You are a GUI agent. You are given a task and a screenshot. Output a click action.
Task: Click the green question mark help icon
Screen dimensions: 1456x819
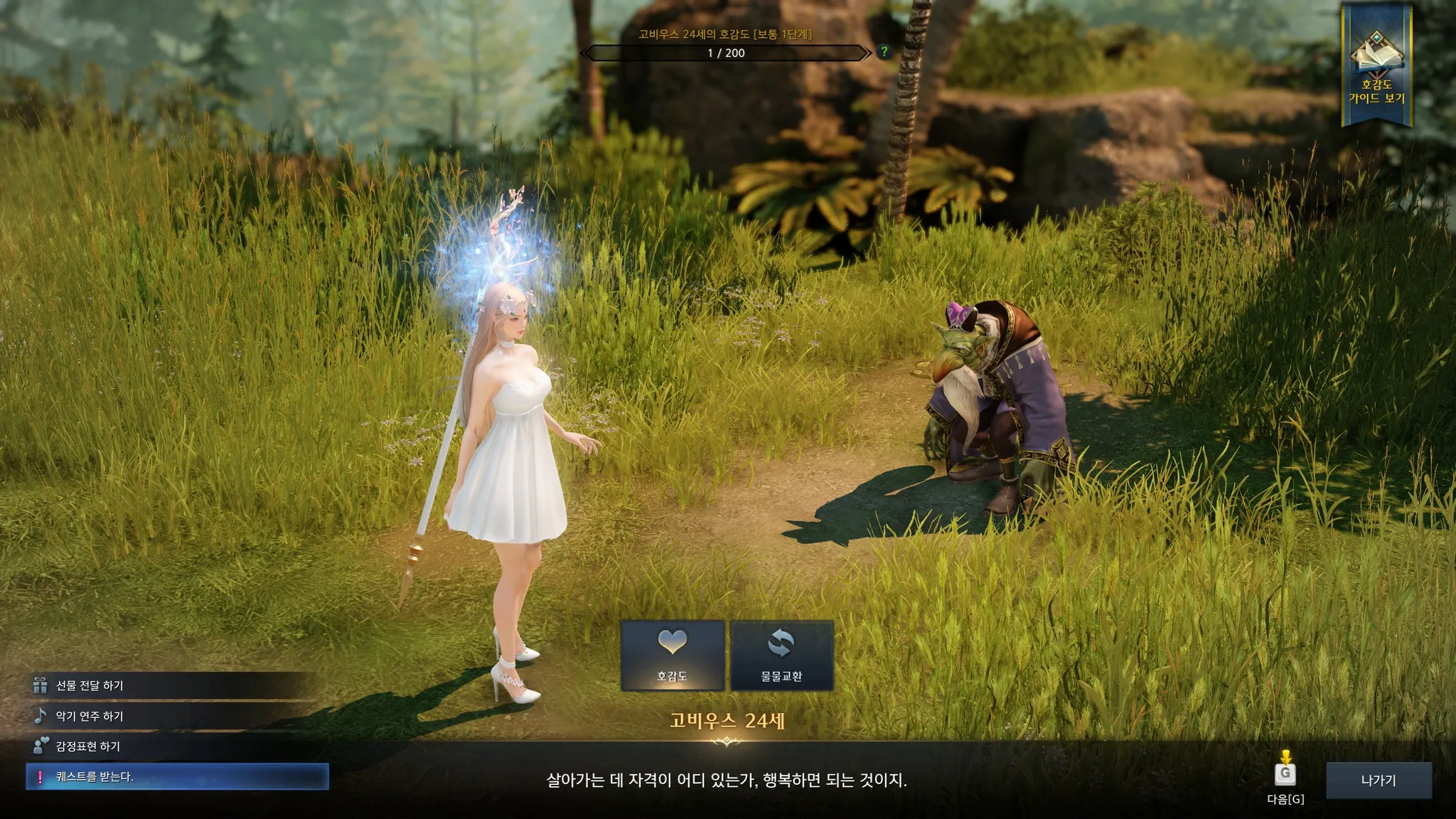click(x=884, y=52)
